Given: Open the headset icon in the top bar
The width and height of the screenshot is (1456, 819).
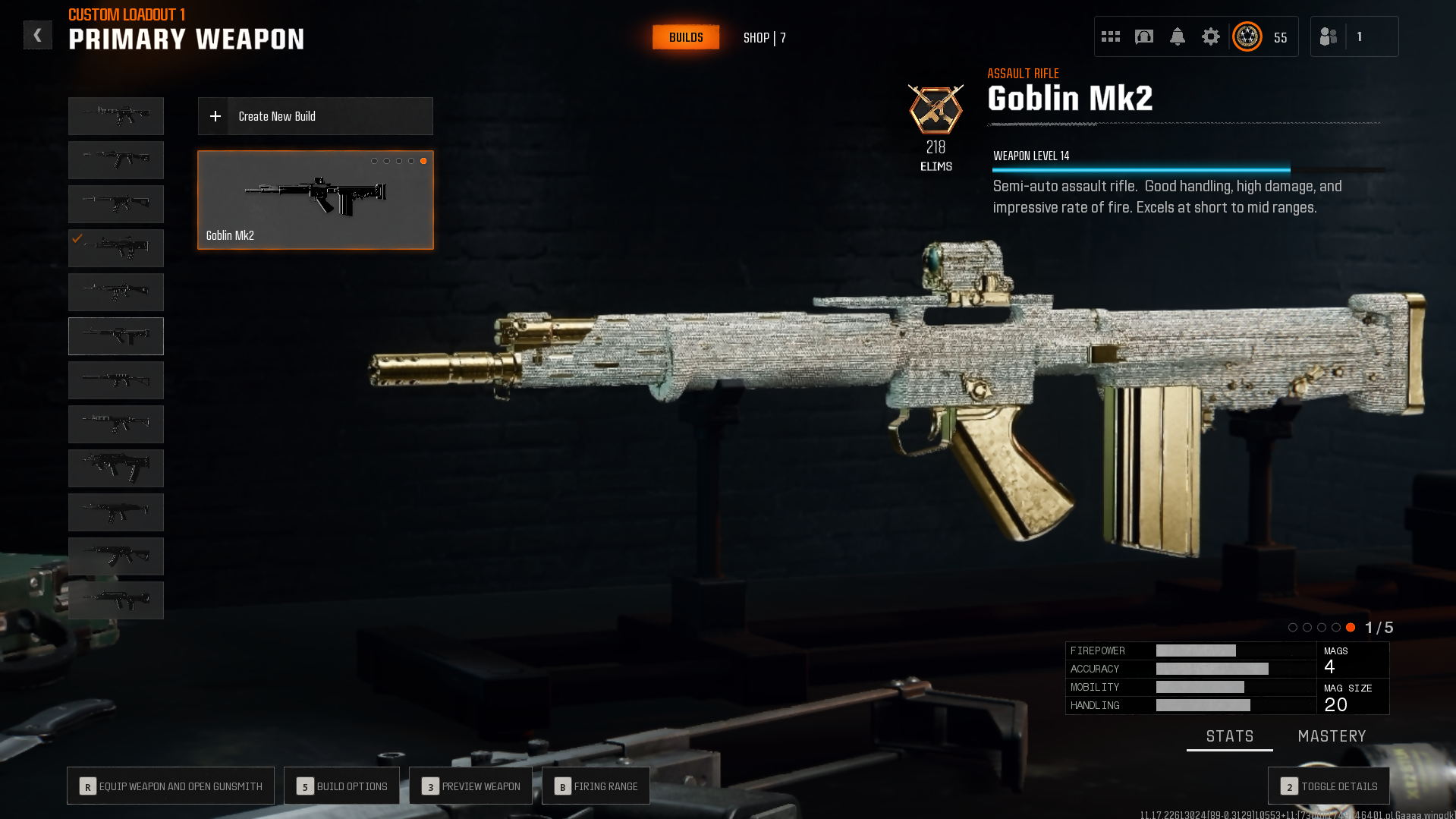Looking at the screenshot, I should [x=1144, y=36].
